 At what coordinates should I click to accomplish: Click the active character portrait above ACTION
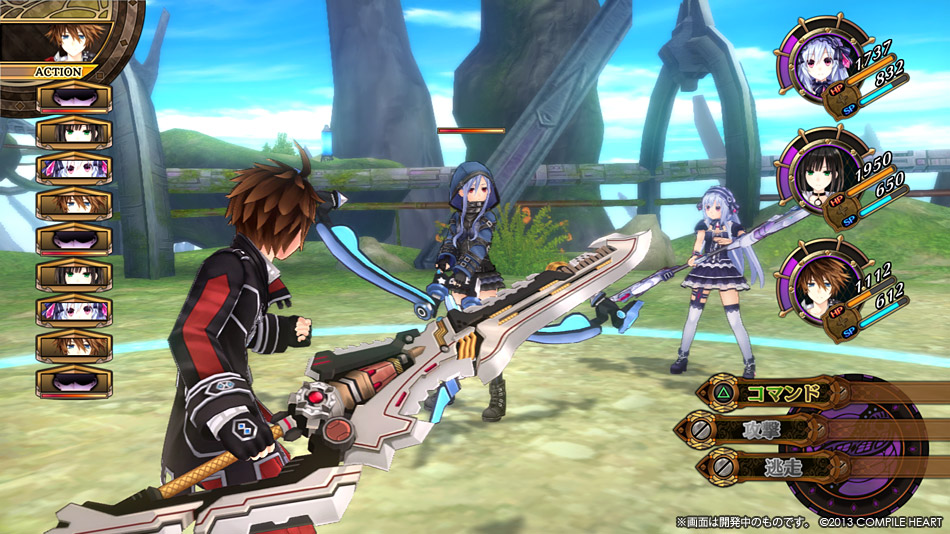62,40
